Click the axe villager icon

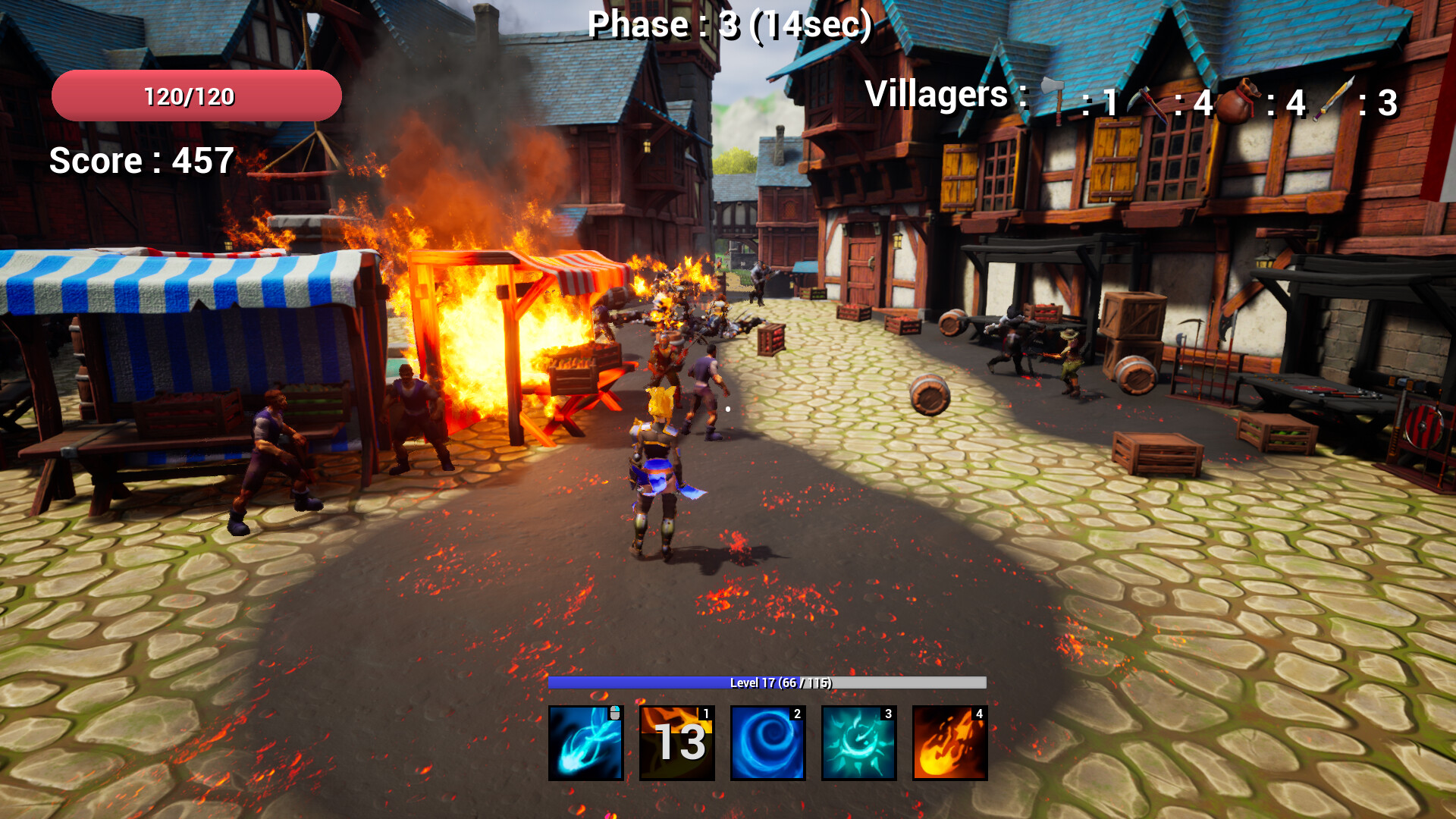pyautogui.click(x=1053, y=97)
